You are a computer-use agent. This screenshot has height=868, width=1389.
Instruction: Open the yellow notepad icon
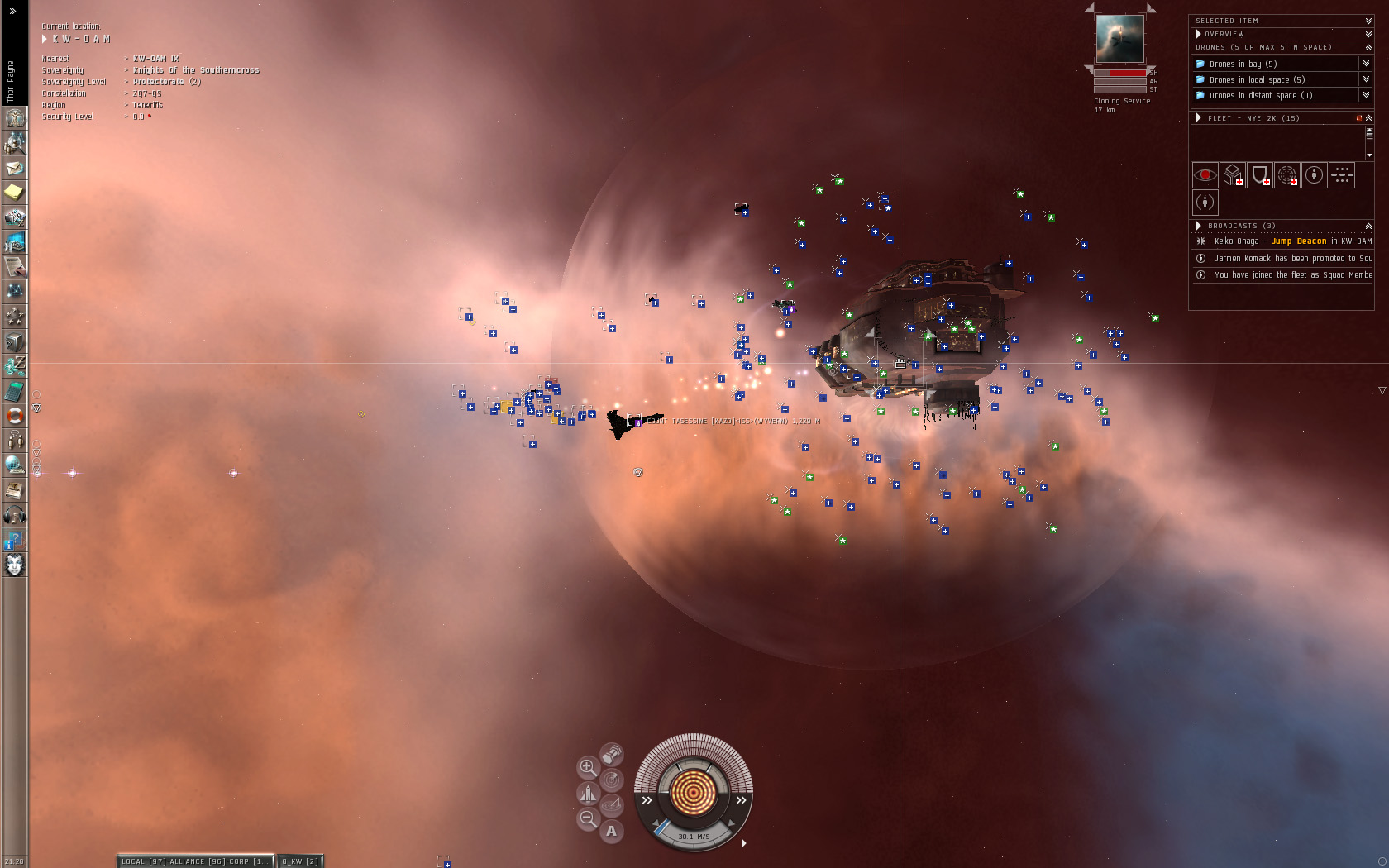(x=14, y=193)
